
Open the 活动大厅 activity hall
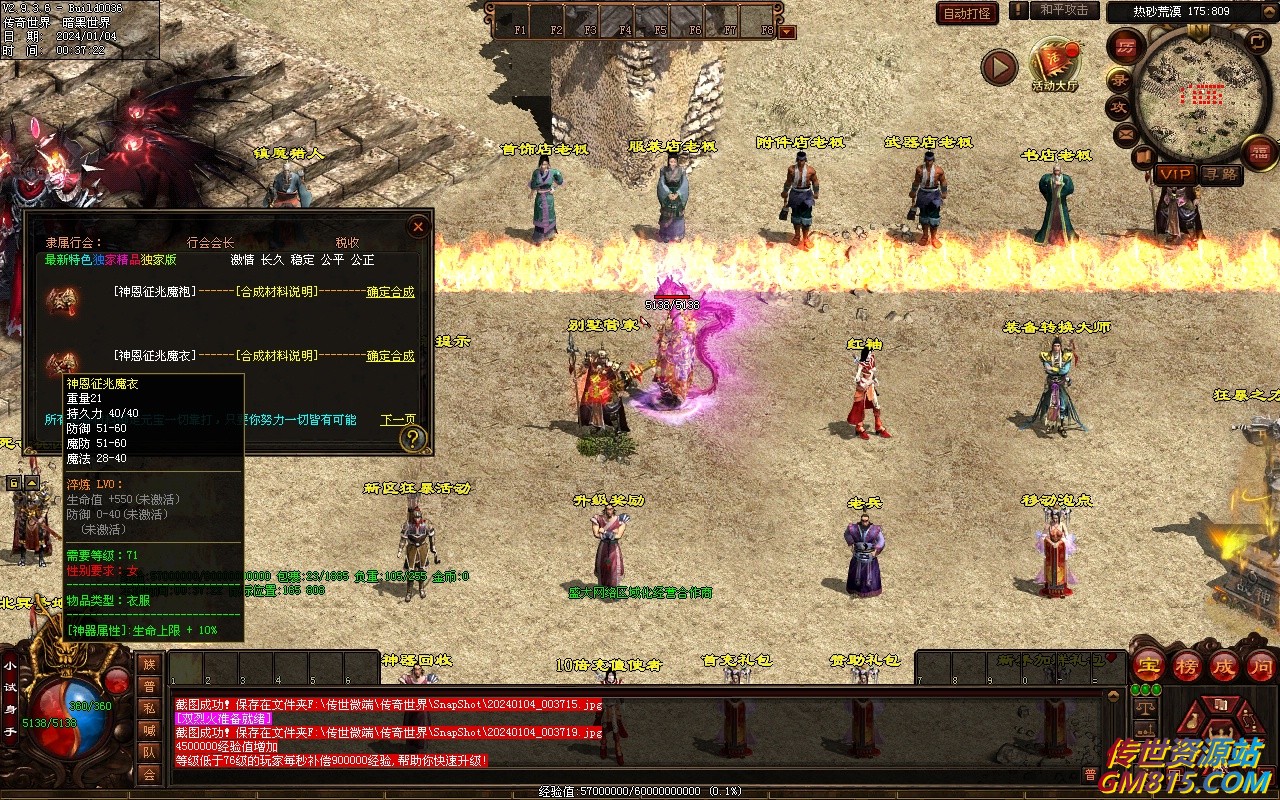tap(1056, 66)
